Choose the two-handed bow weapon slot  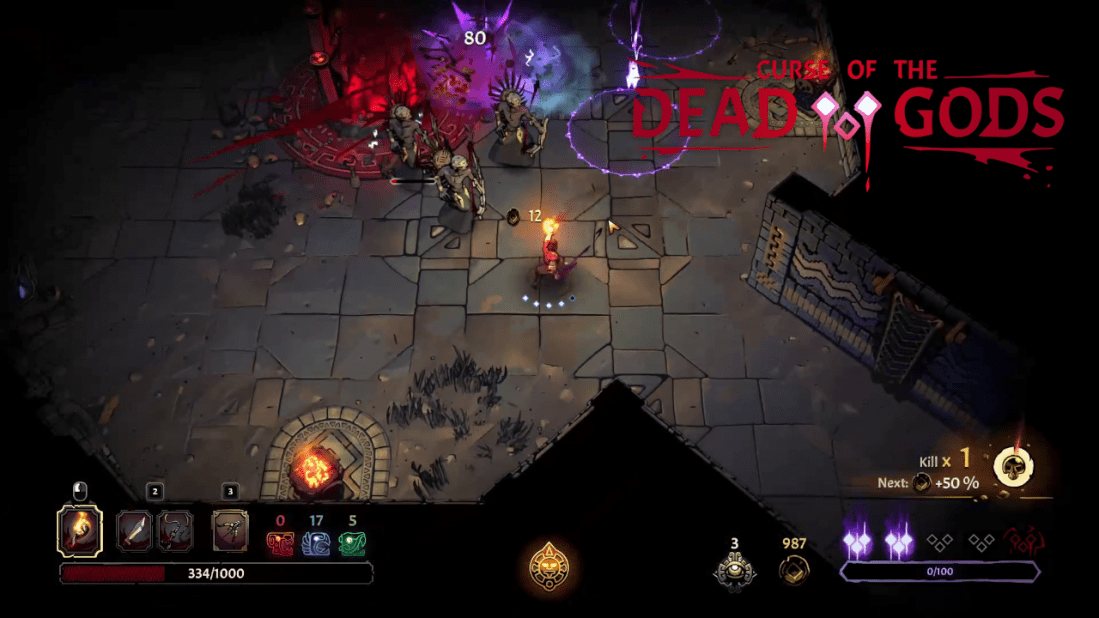click(x=230, y=531)
